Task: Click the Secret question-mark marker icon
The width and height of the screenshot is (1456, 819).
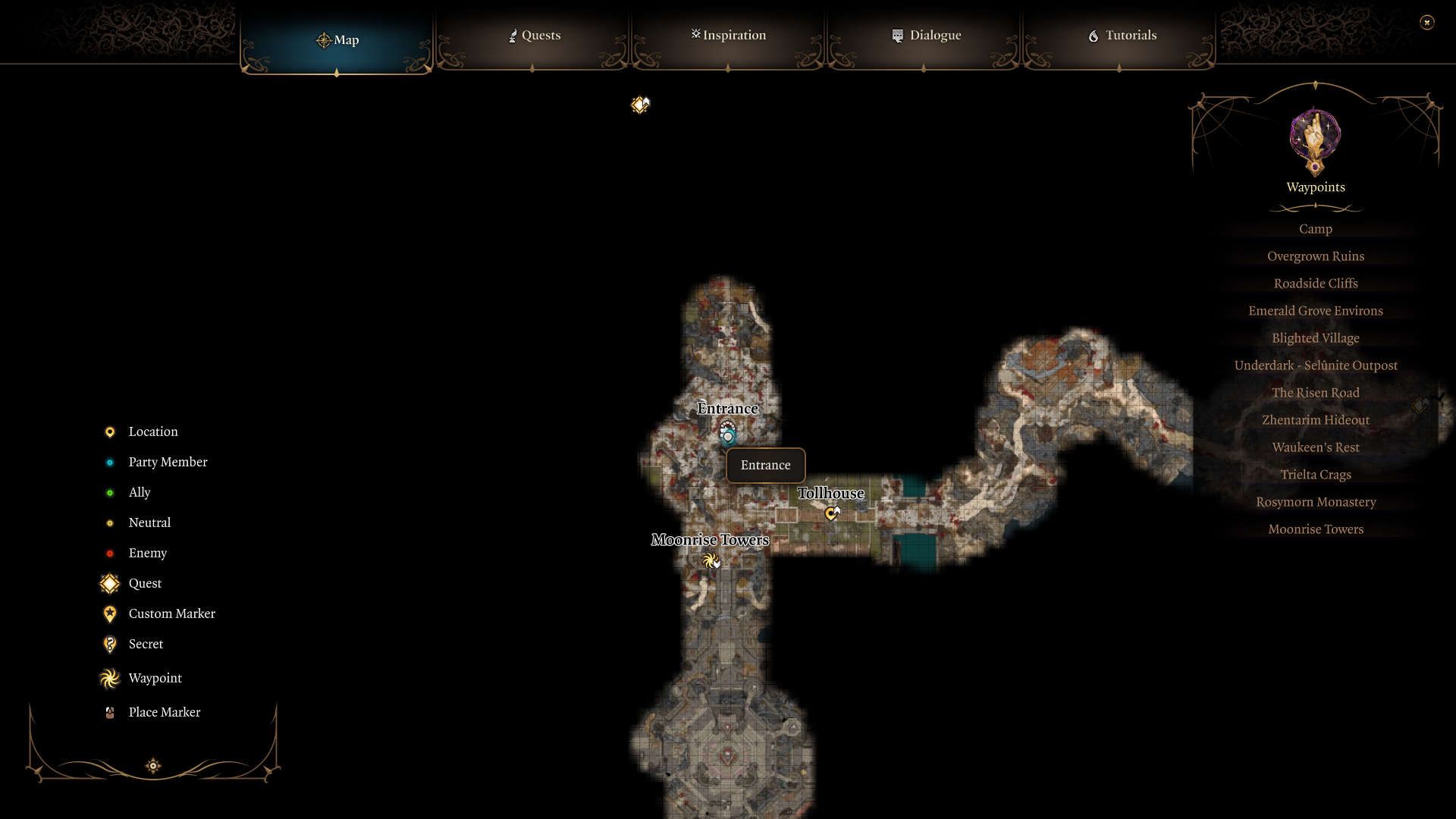Action: [109, 644]
